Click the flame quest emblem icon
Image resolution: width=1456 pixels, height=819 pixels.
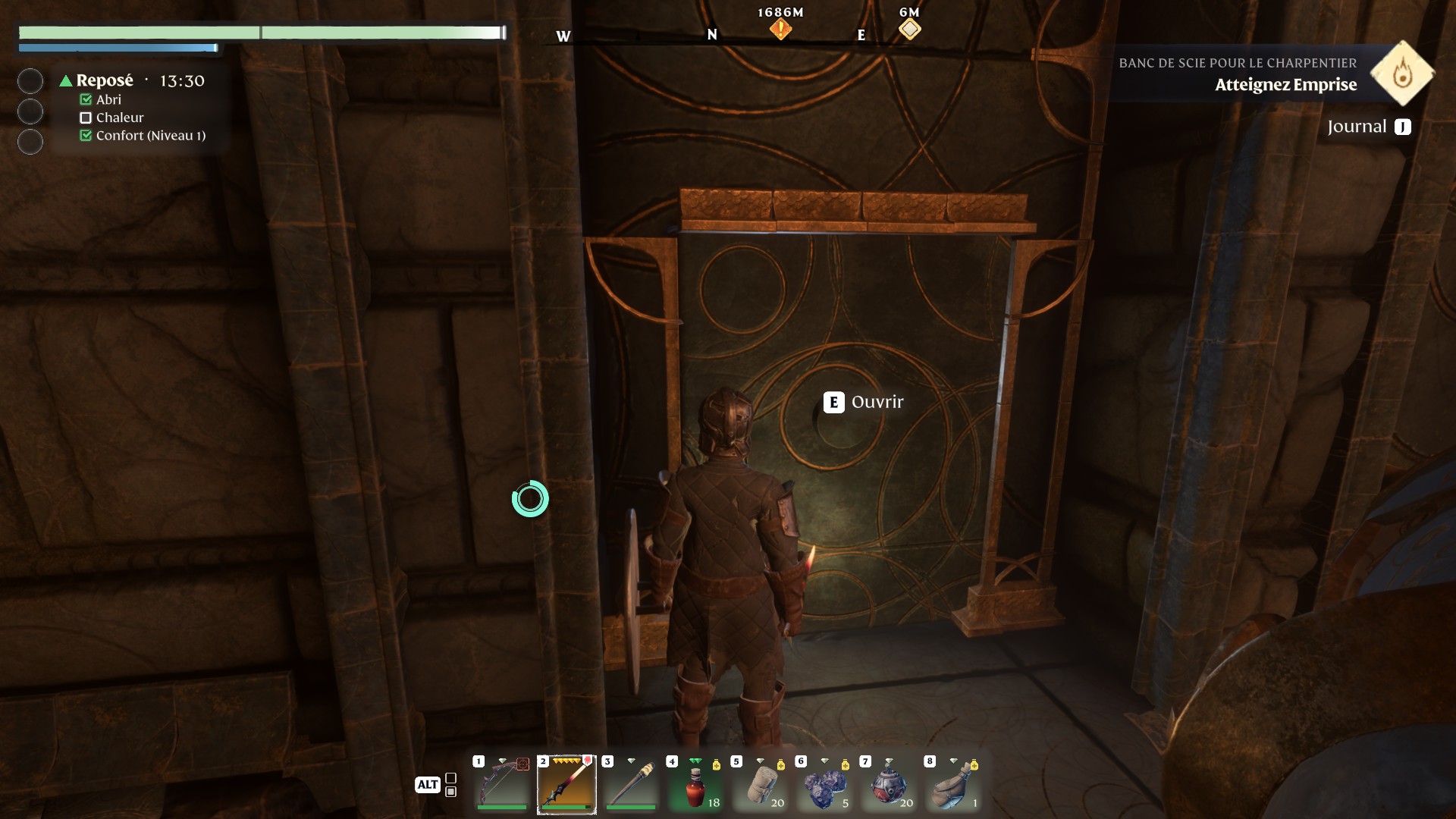pos(1402,74)
